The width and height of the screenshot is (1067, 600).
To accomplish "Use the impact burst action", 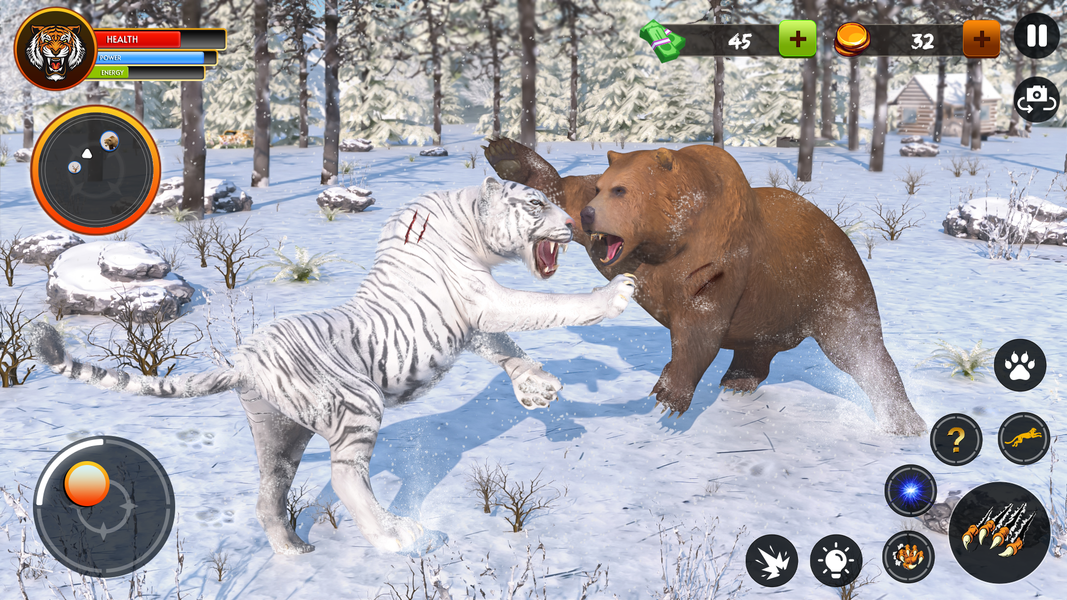I will click(771, 561).
